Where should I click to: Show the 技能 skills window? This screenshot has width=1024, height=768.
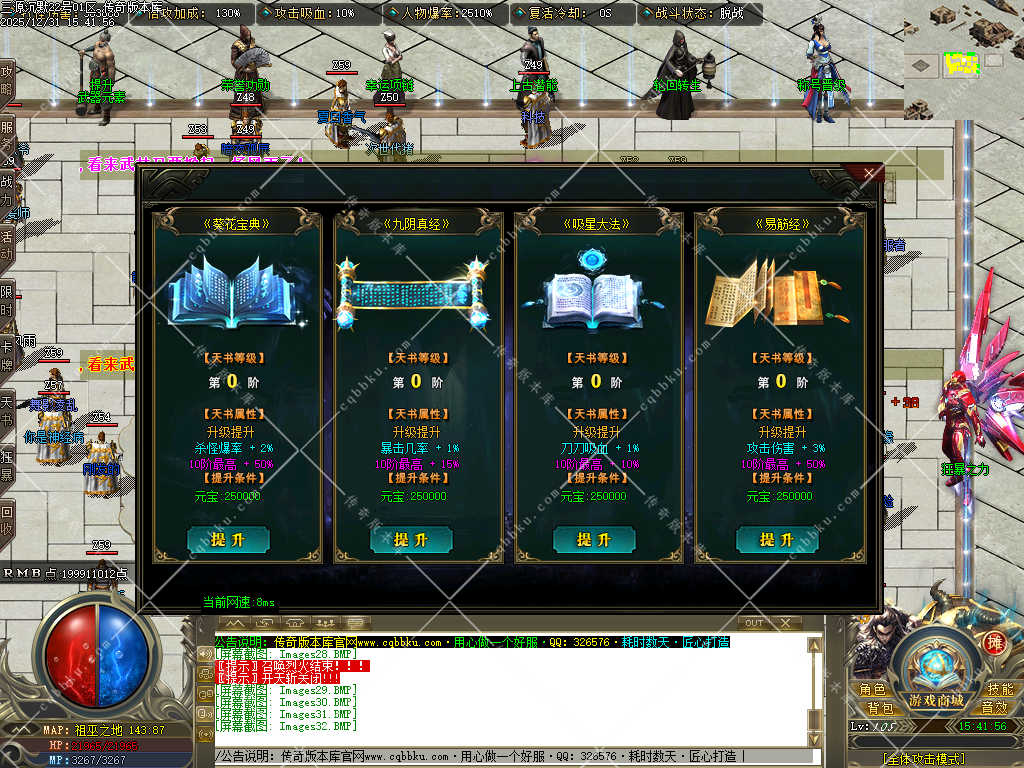click(999, 690)
